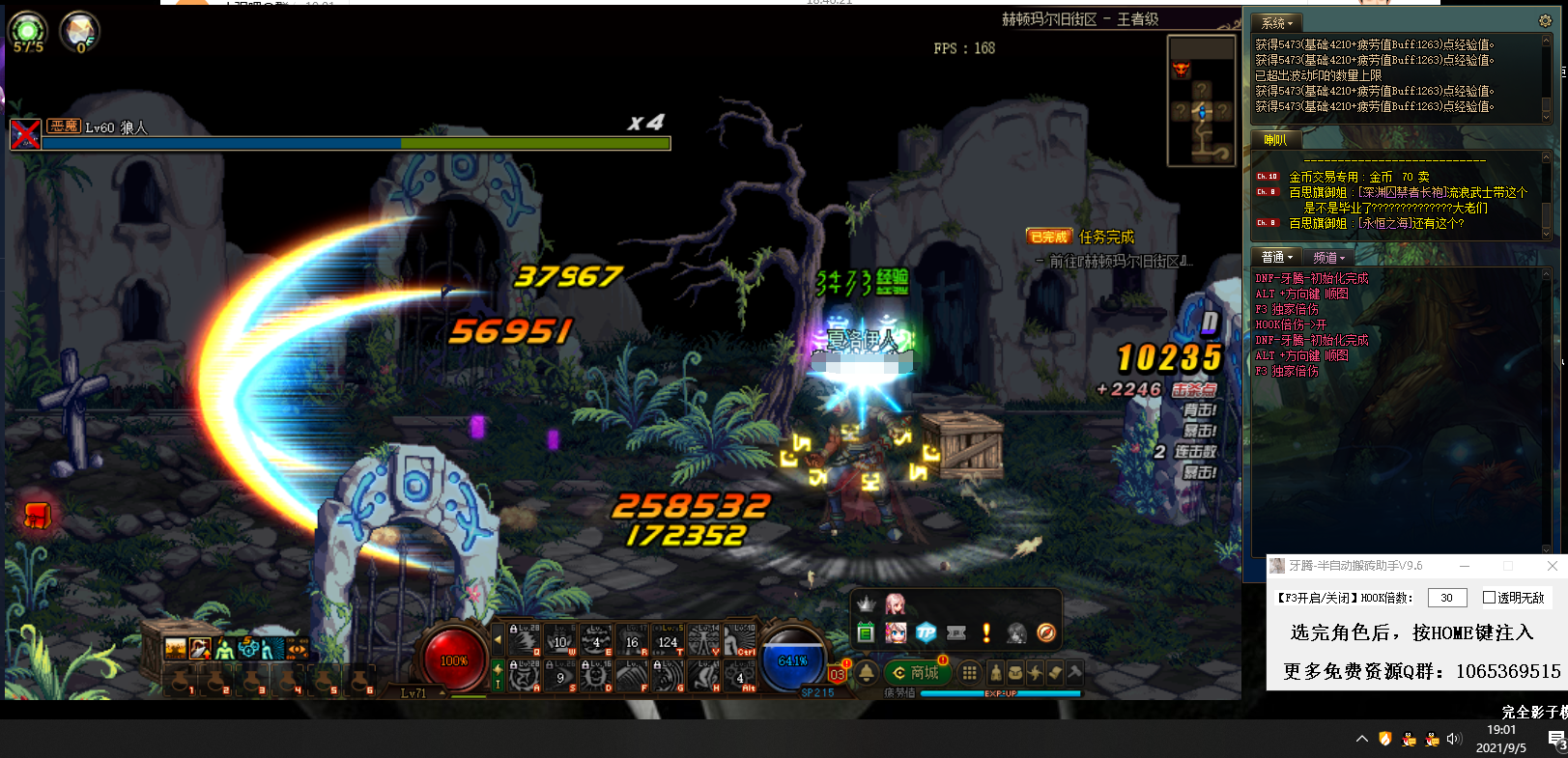
Task: Click the HOOK倍数 value input field
Action: click(1446, 597)
